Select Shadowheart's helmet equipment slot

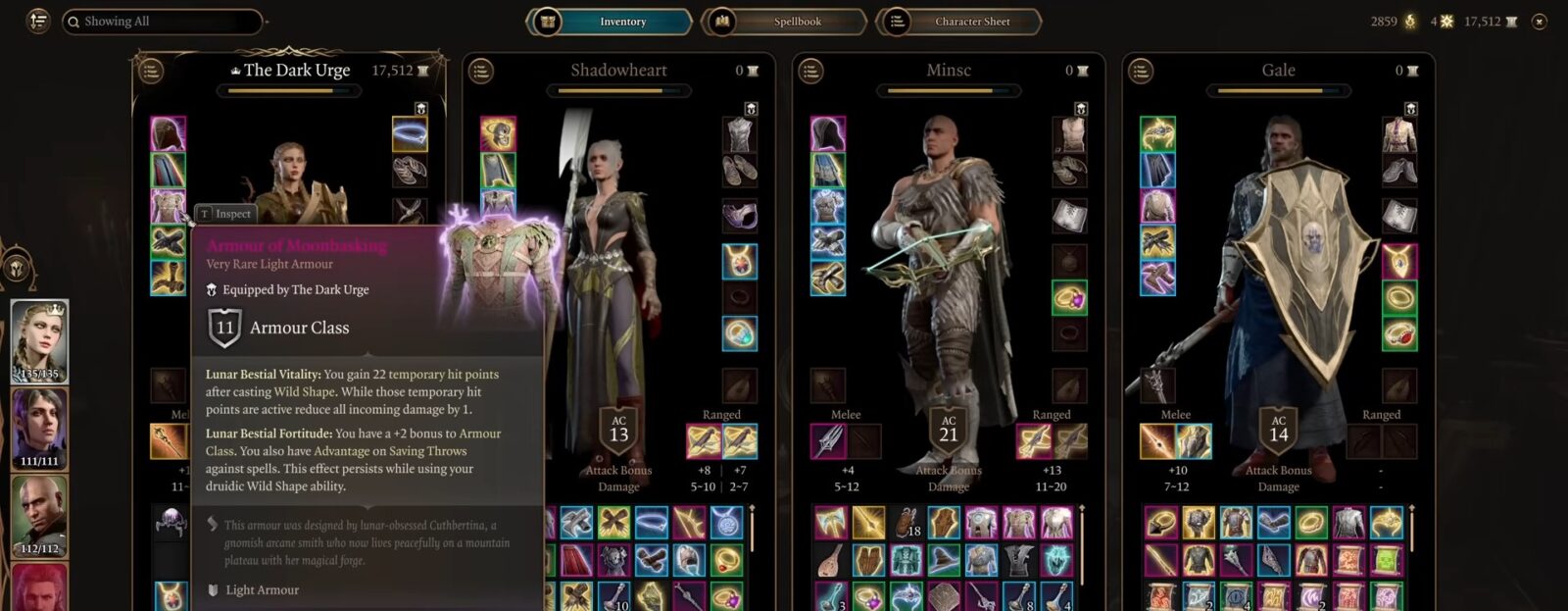coord(498,134)
